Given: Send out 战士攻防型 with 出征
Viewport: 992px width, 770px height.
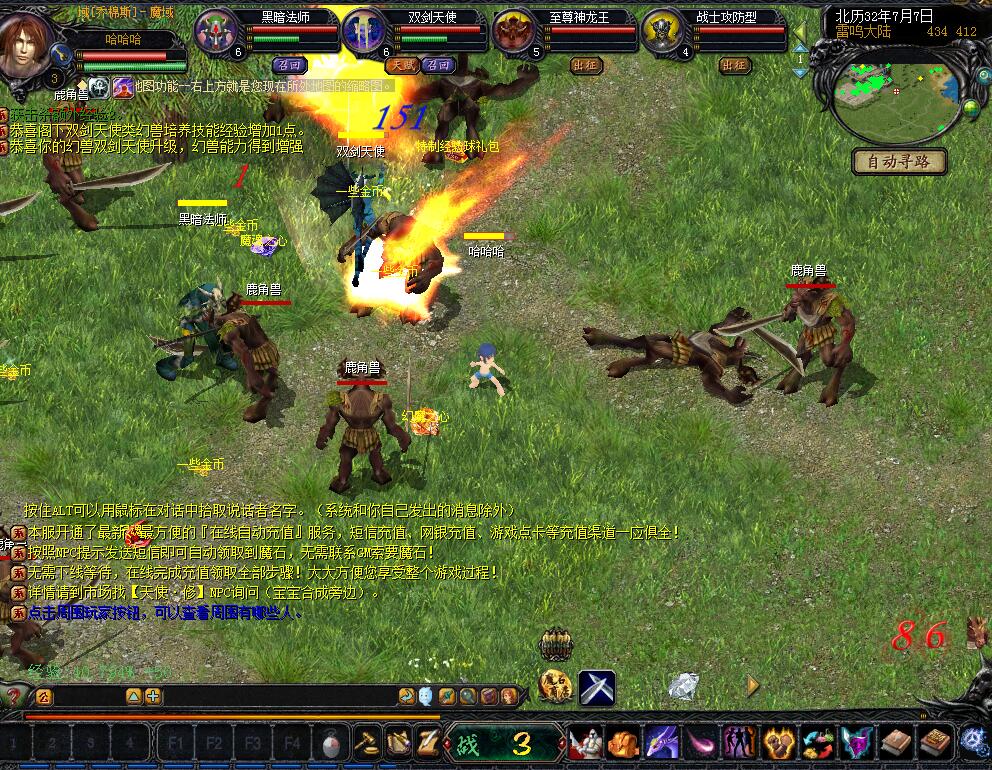Looking at the screenshot, I should click(733, 65).
